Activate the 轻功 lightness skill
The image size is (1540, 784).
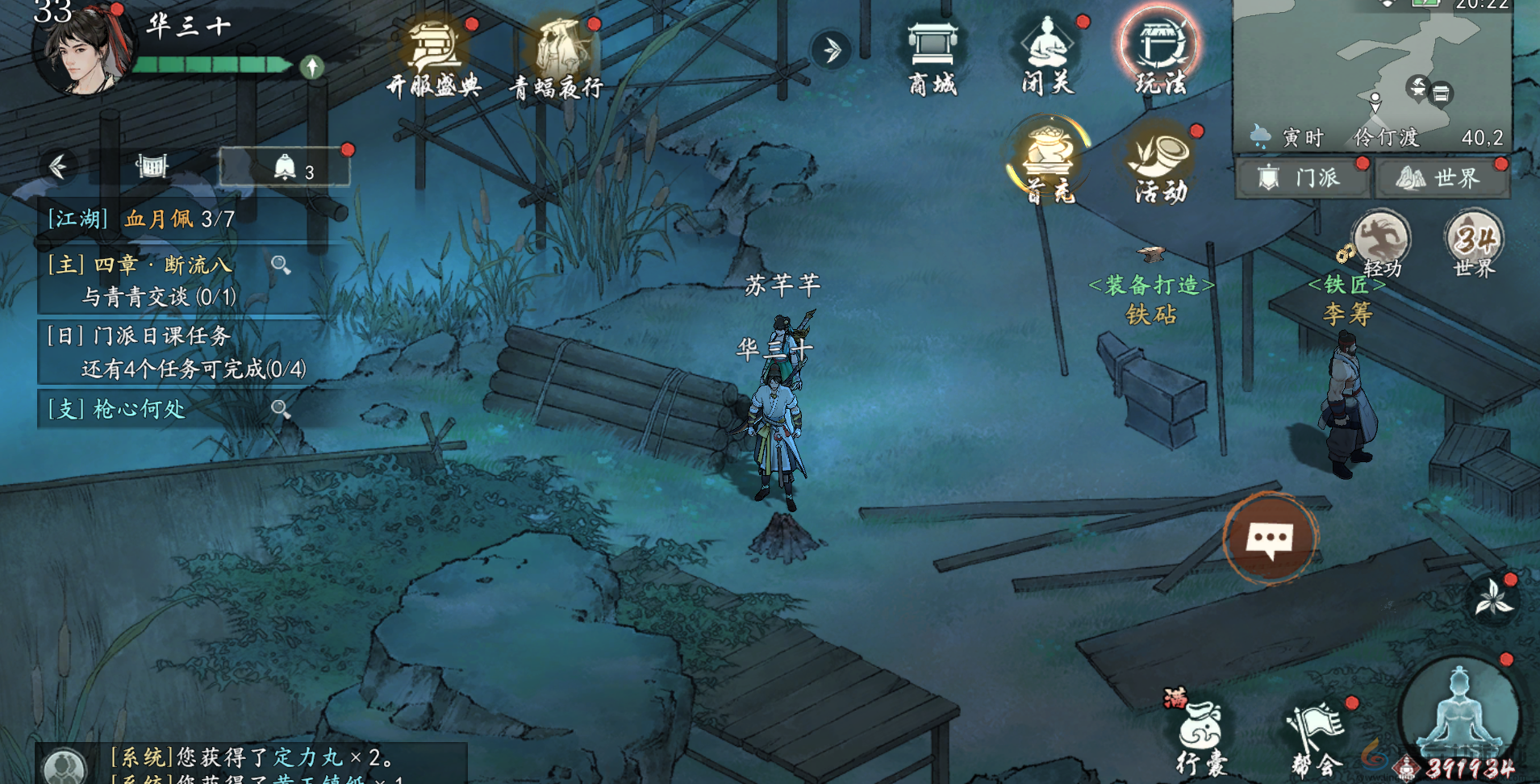[1380, 243]
